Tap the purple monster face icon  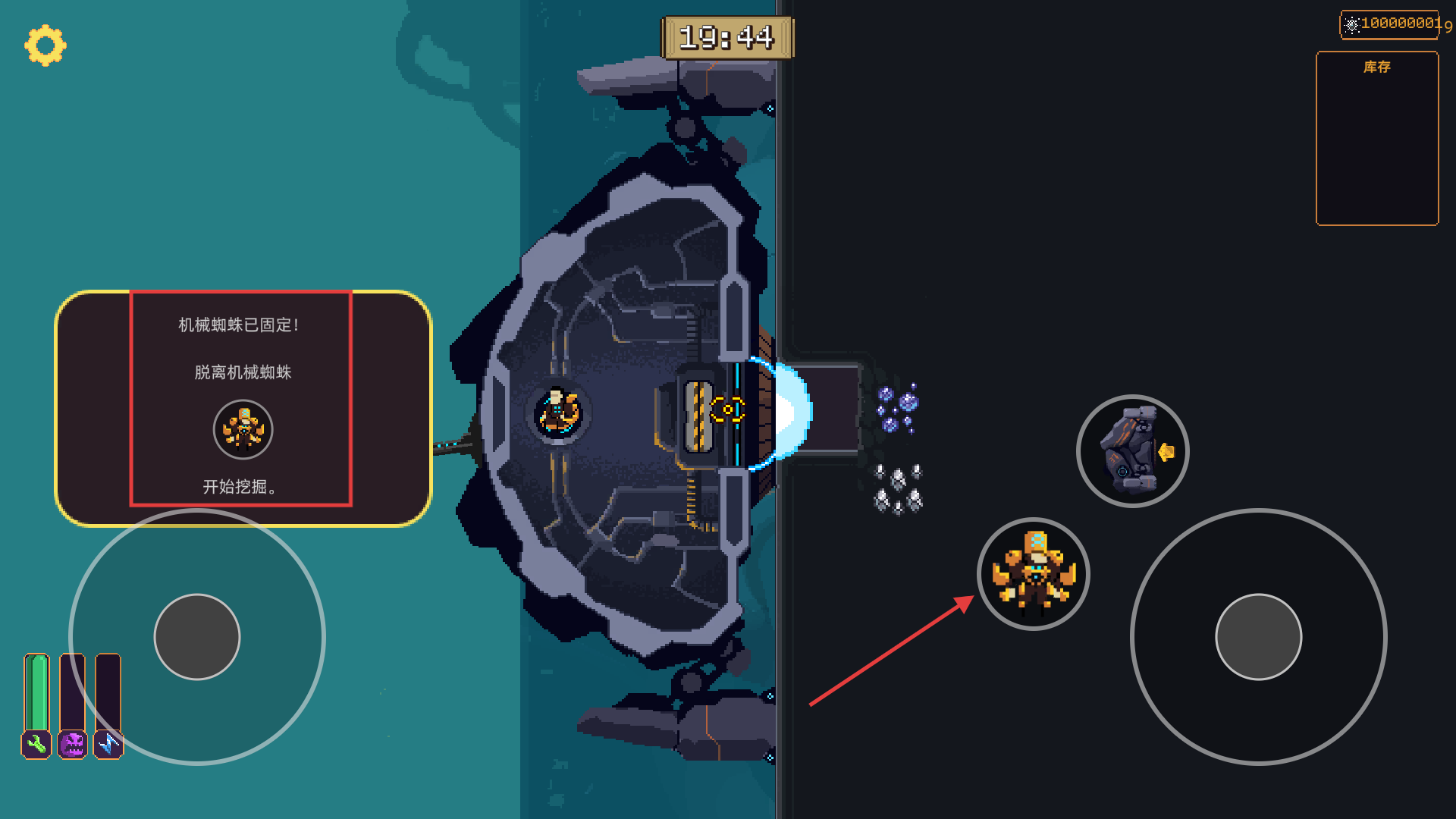pyautogui.click(x=73, y=744)
